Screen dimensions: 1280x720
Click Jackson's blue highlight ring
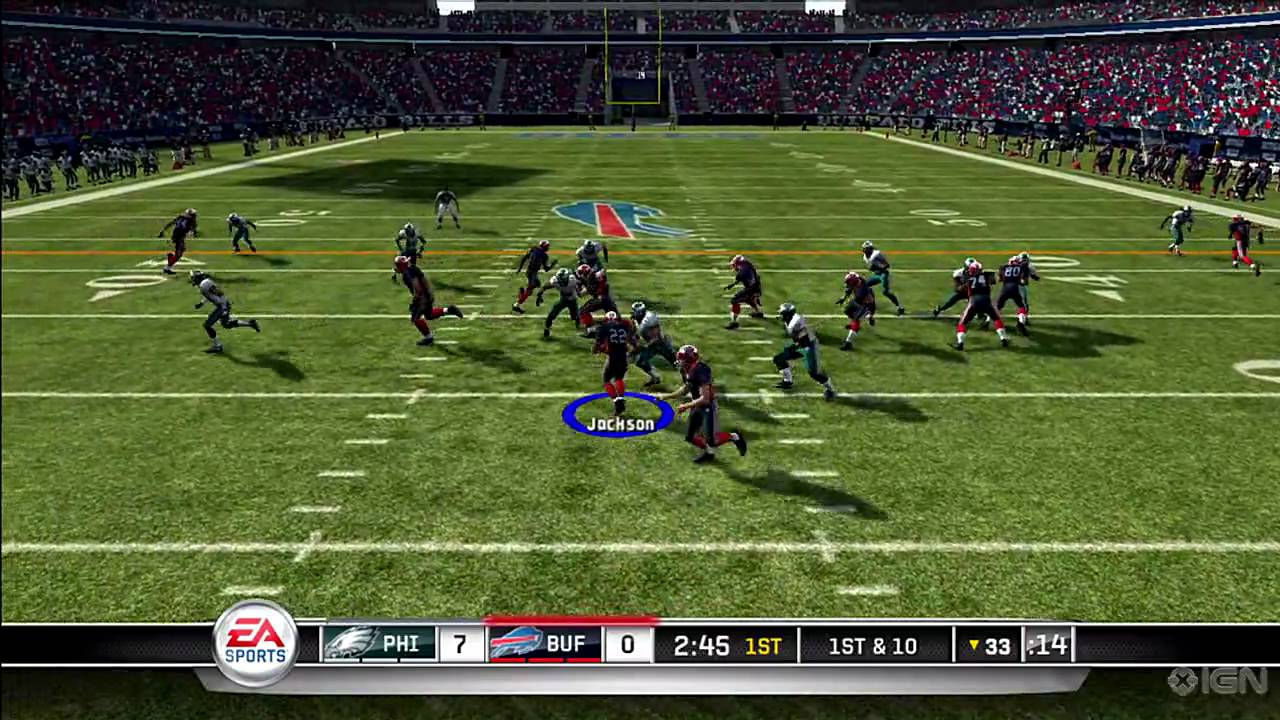(x=617, y=412)
